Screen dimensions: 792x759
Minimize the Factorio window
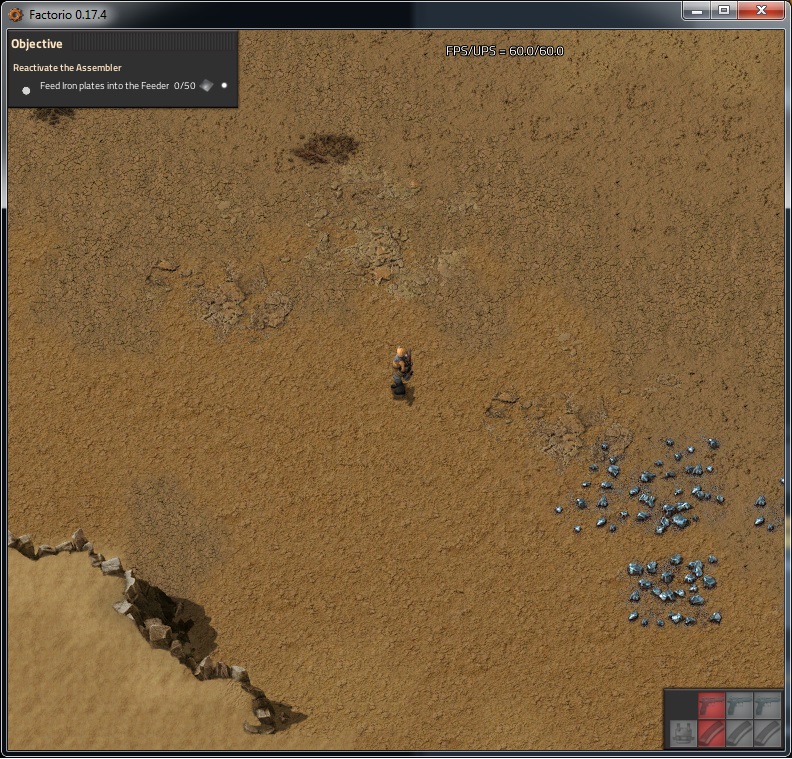click(x=698, y=10)
